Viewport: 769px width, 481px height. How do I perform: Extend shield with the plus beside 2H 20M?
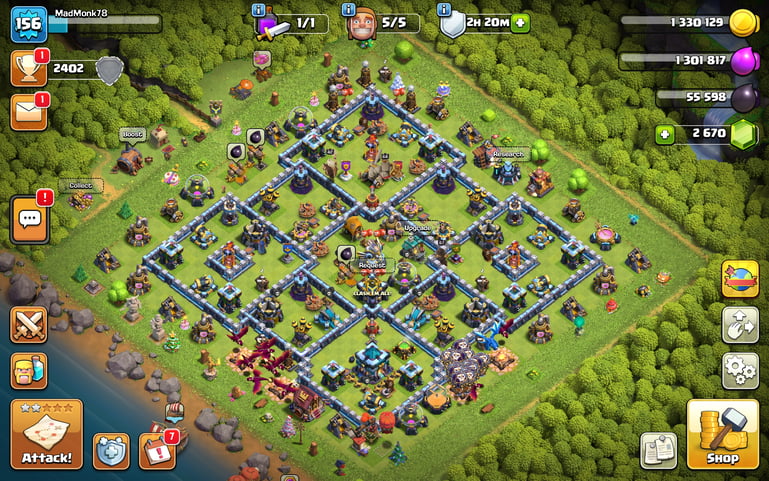coord(520,23)
